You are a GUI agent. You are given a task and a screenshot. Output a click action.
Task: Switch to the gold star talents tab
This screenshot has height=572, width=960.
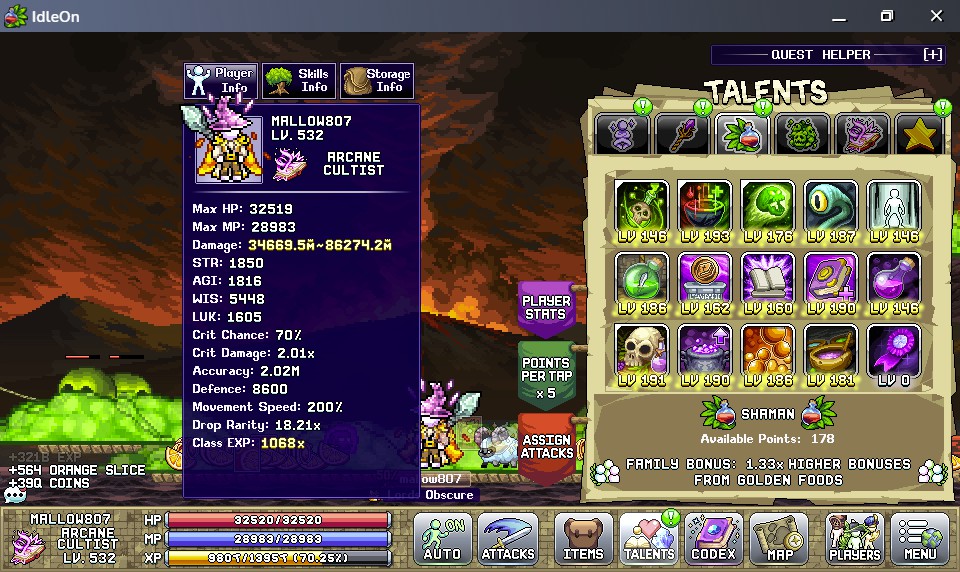pos(919,134)
